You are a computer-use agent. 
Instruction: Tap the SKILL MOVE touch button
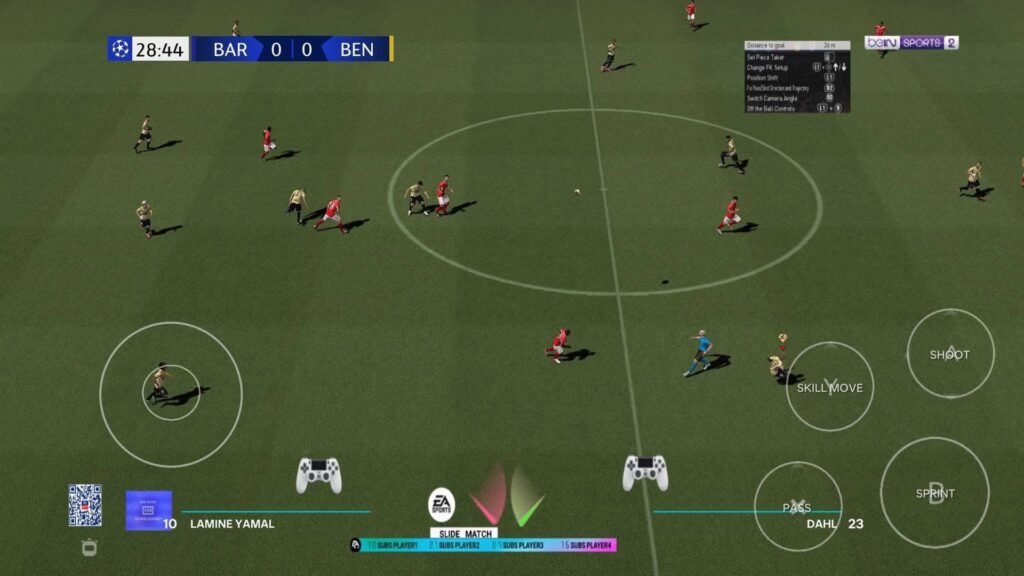coord(830,387)
